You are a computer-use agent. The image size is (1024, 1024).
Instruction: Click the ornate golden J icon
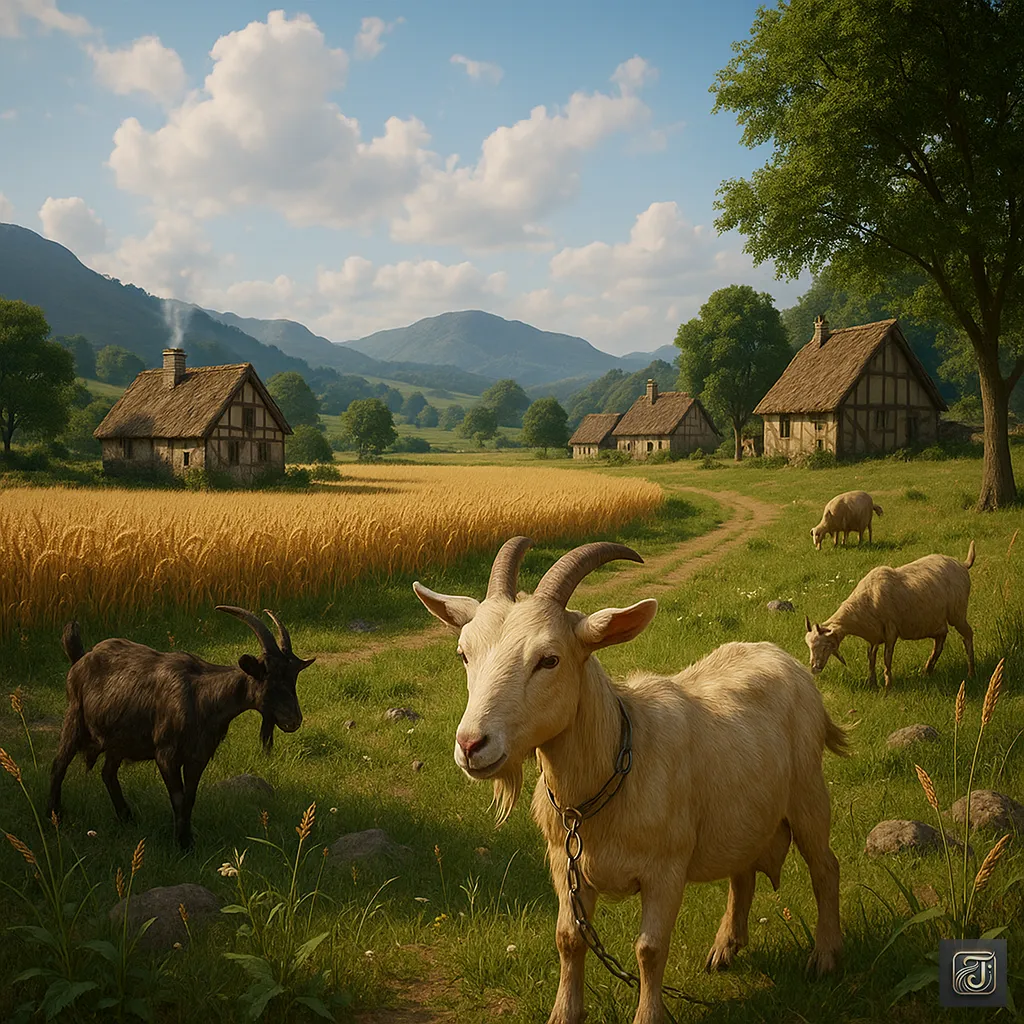pos(972,972)
